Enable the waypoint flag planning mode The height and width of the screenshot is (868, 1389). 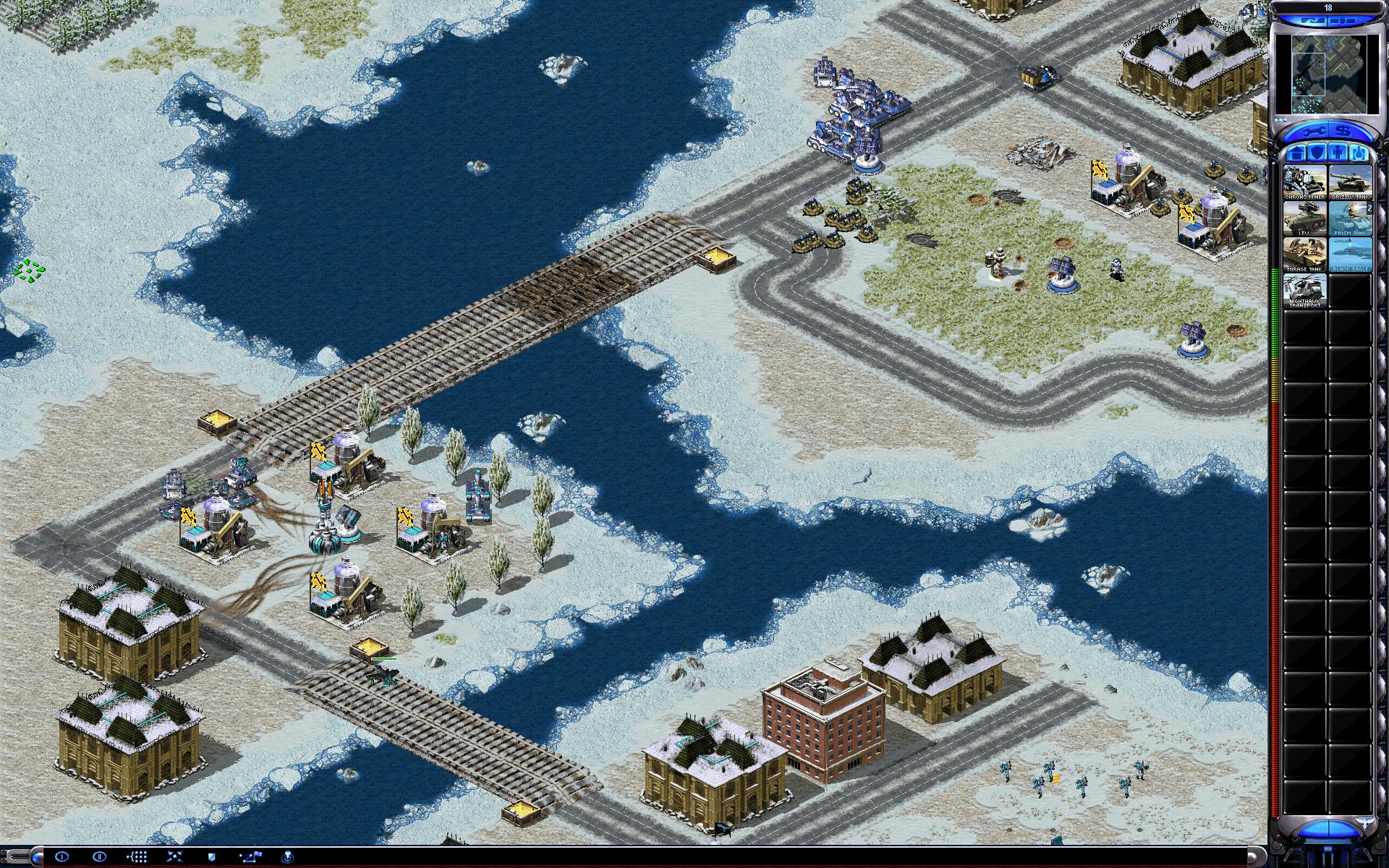[x=250, y=856]
